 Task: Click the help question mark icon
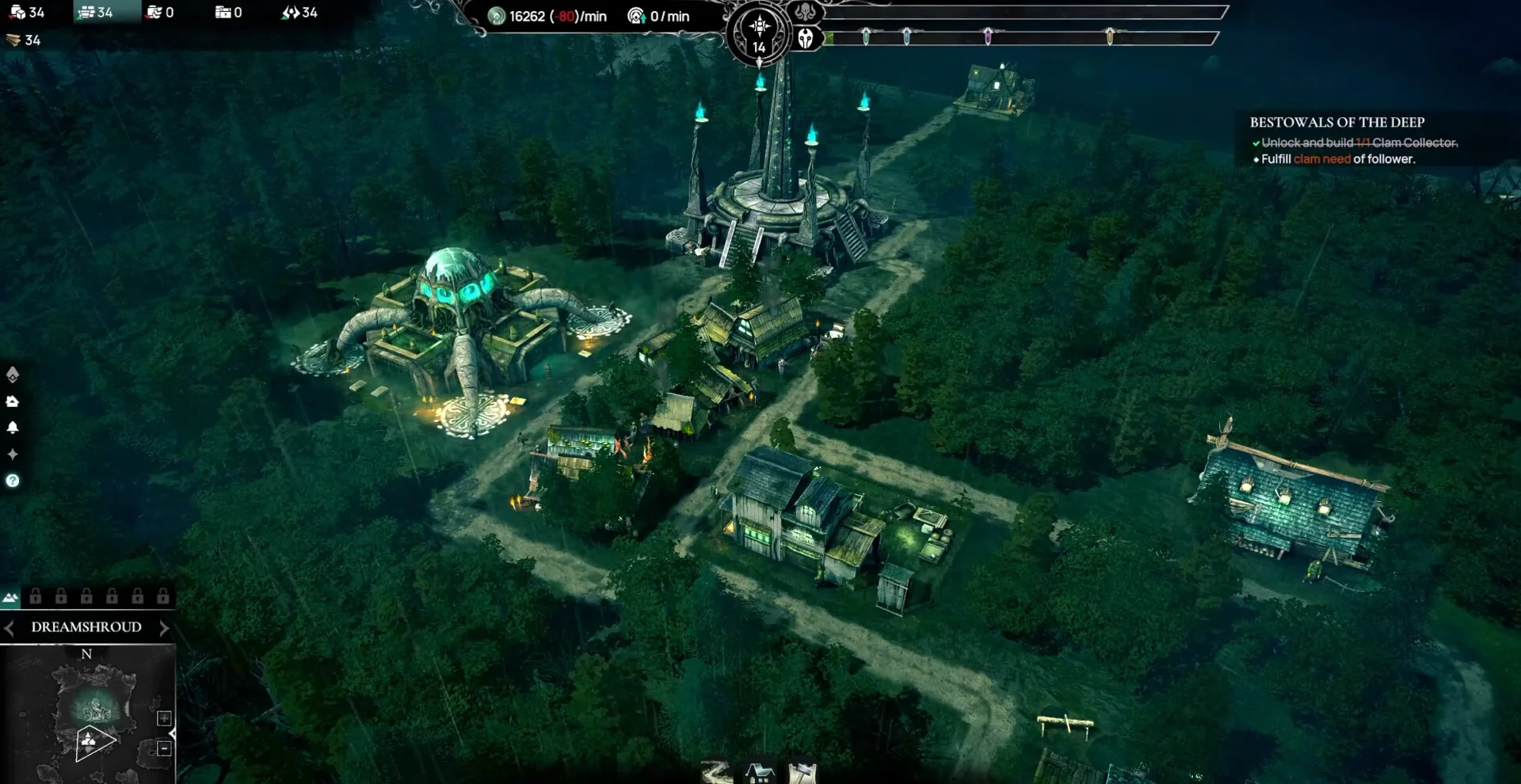13,481
